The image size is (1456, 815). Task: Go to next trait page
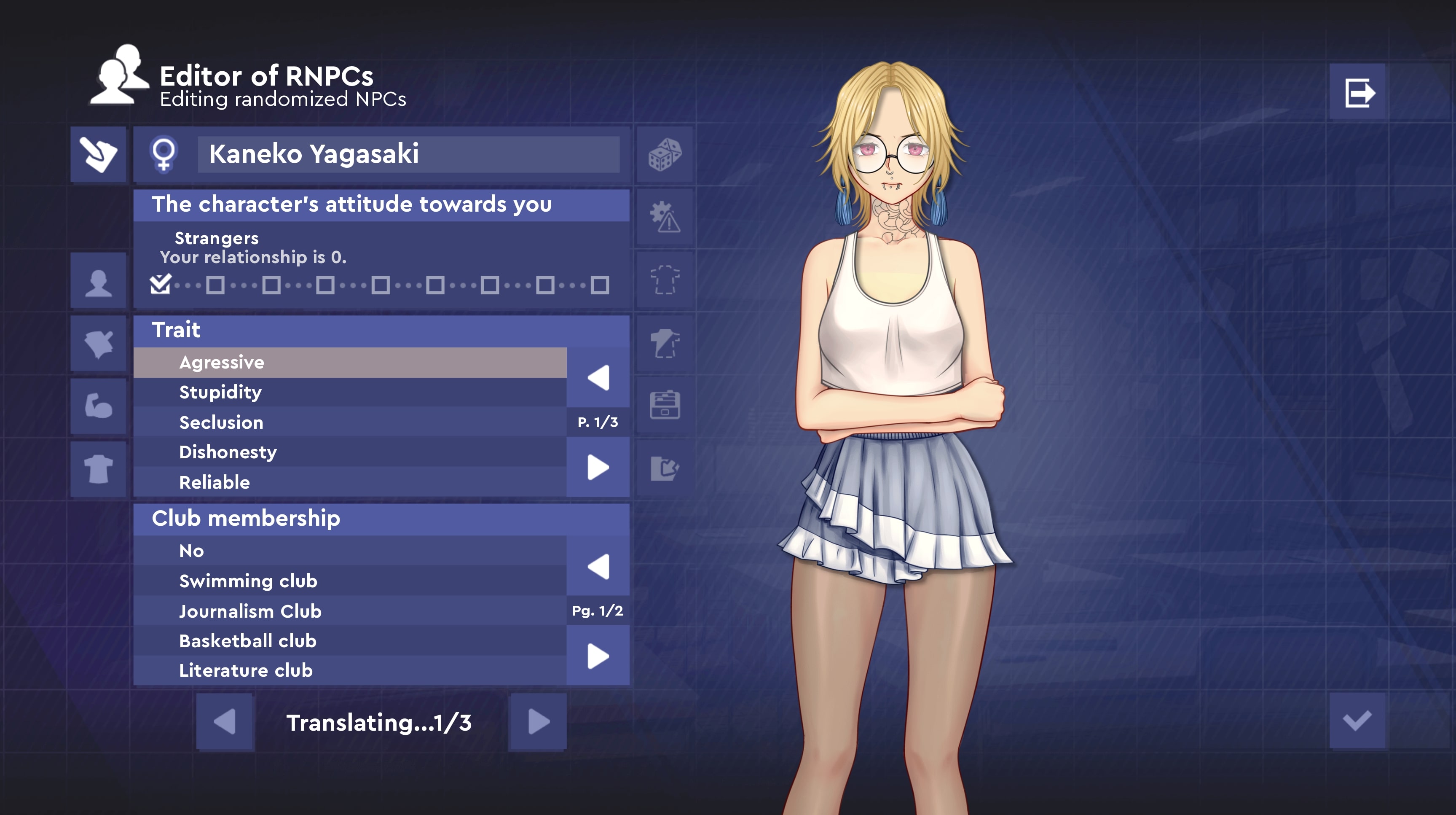[598, 468]
